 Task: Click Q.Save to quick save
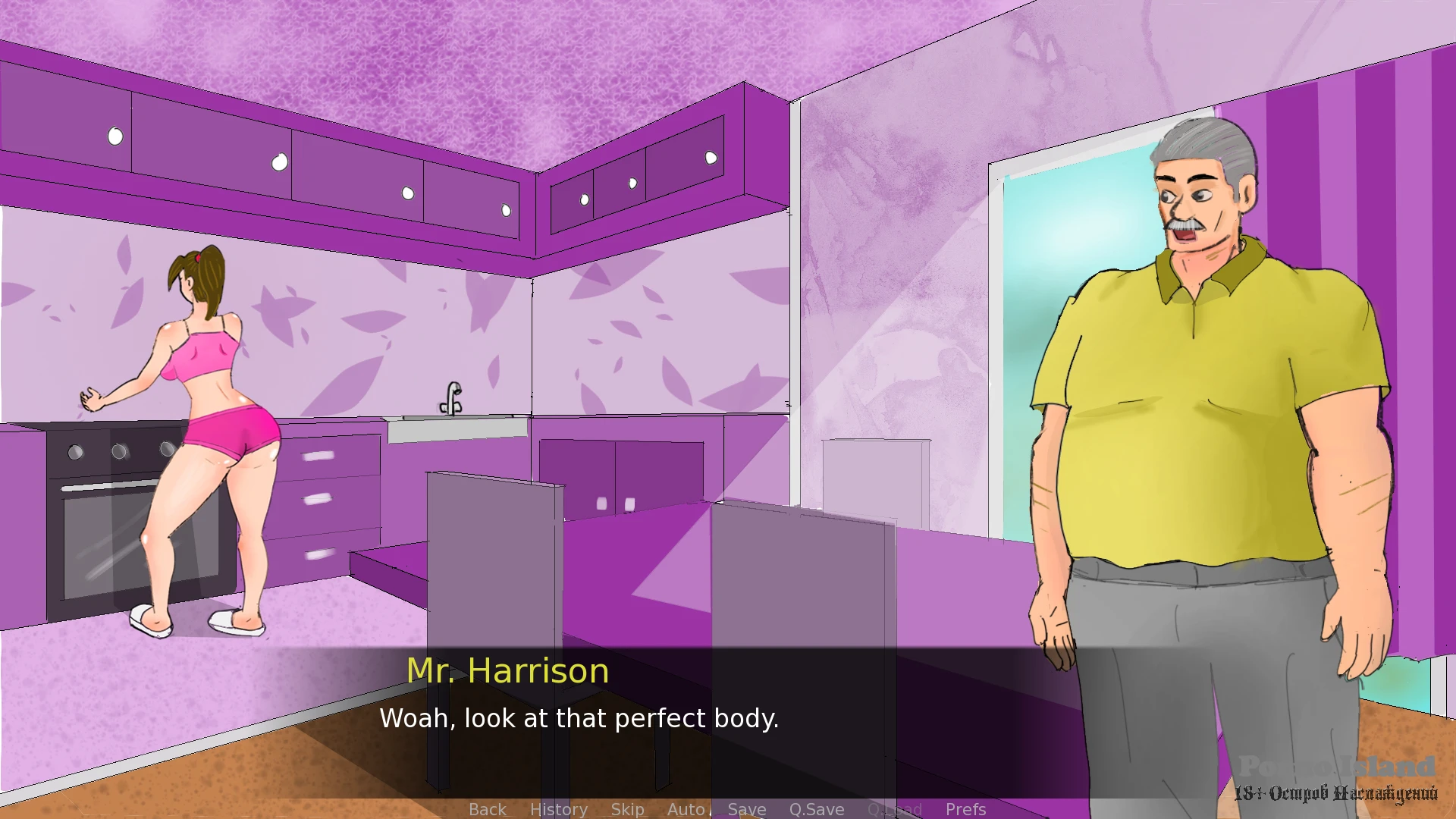click(x=817, y=809)
